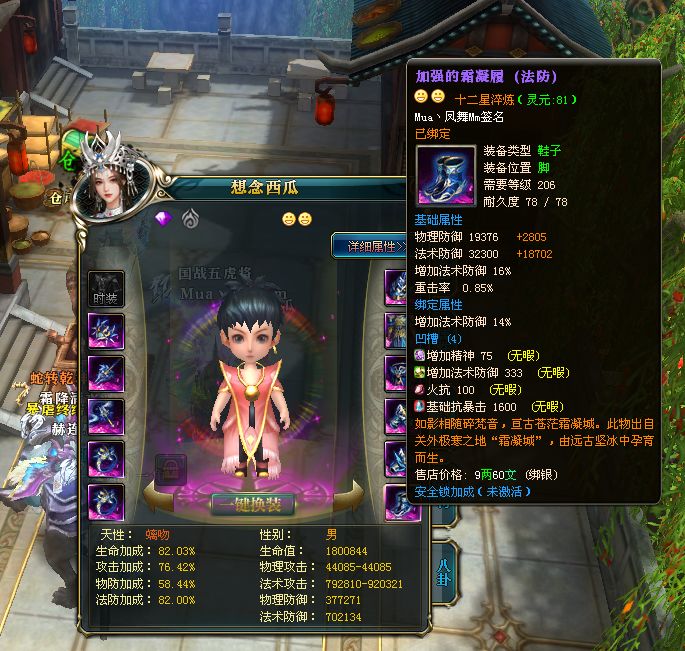Toggle the padlock icon beside the character model
Screen dimensions: 685x651
click(x=170, y=470)
